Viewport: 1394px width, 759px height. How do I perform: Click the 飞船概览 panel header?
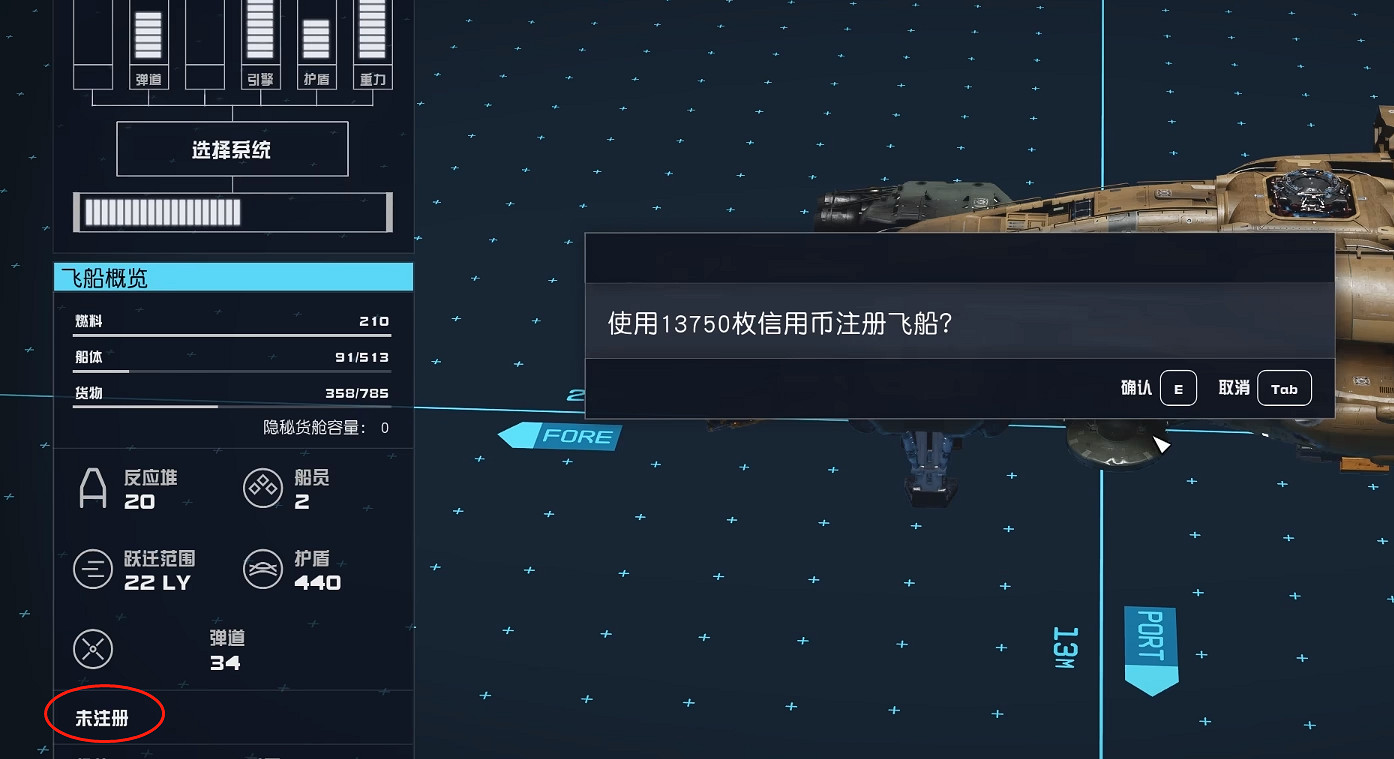point(232,277)
